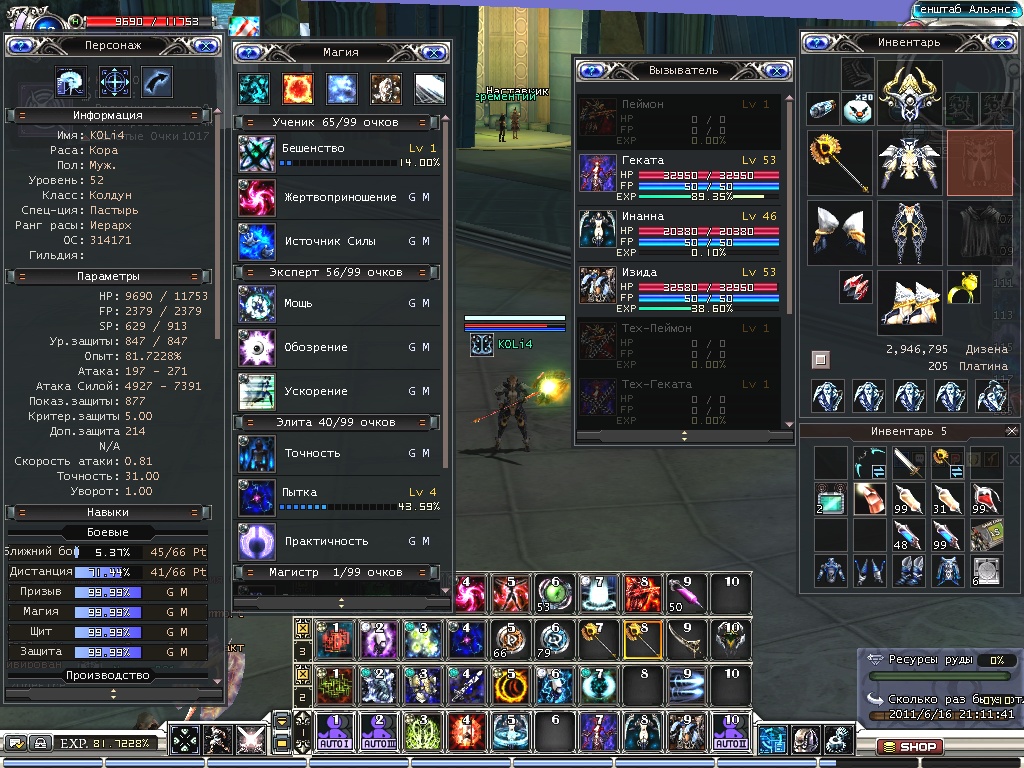Open the SHOP button

[909, 746]
